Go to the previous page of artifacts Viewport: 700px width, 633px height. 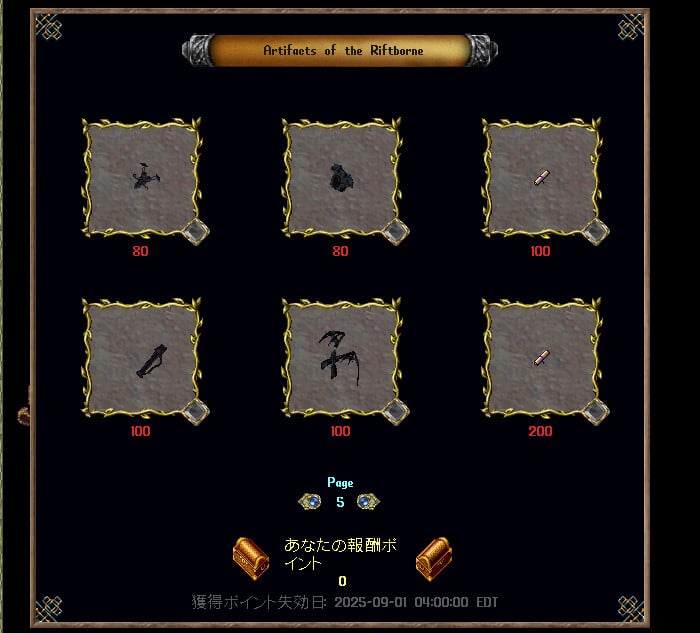click(x=311, y=501)
